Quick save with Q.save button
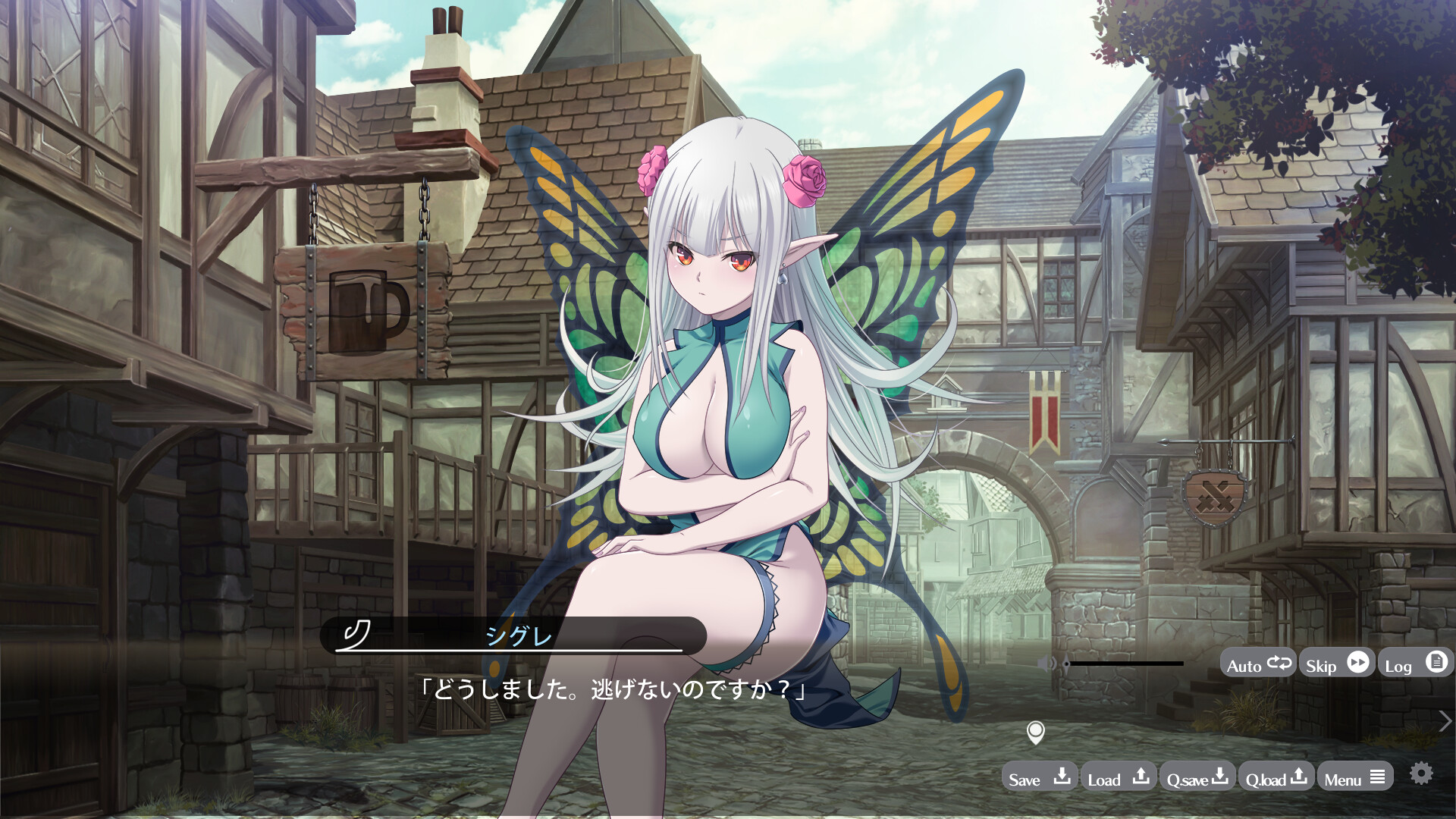Screen dimensions: 1456x819 1197,778
